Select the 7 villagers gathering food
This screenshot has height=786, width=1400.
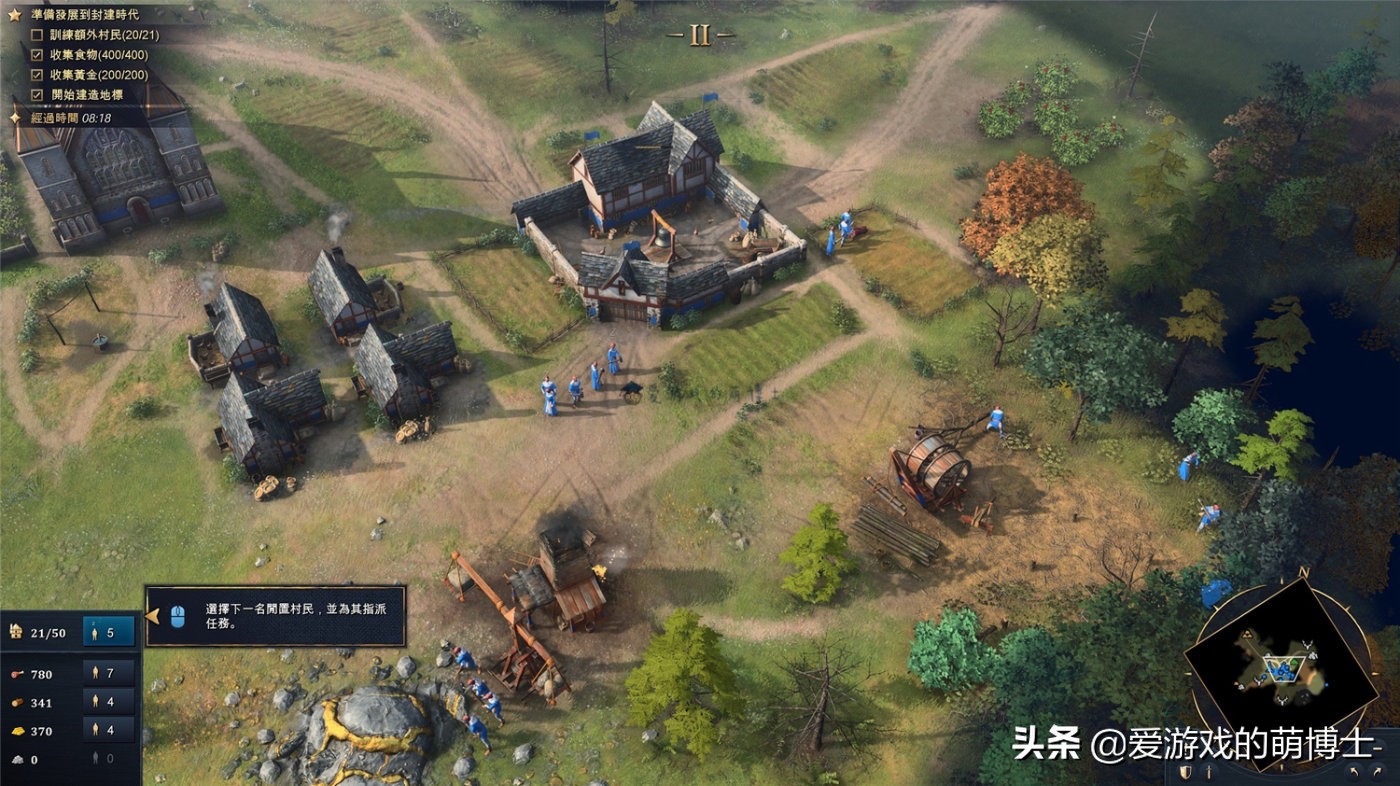110,674
